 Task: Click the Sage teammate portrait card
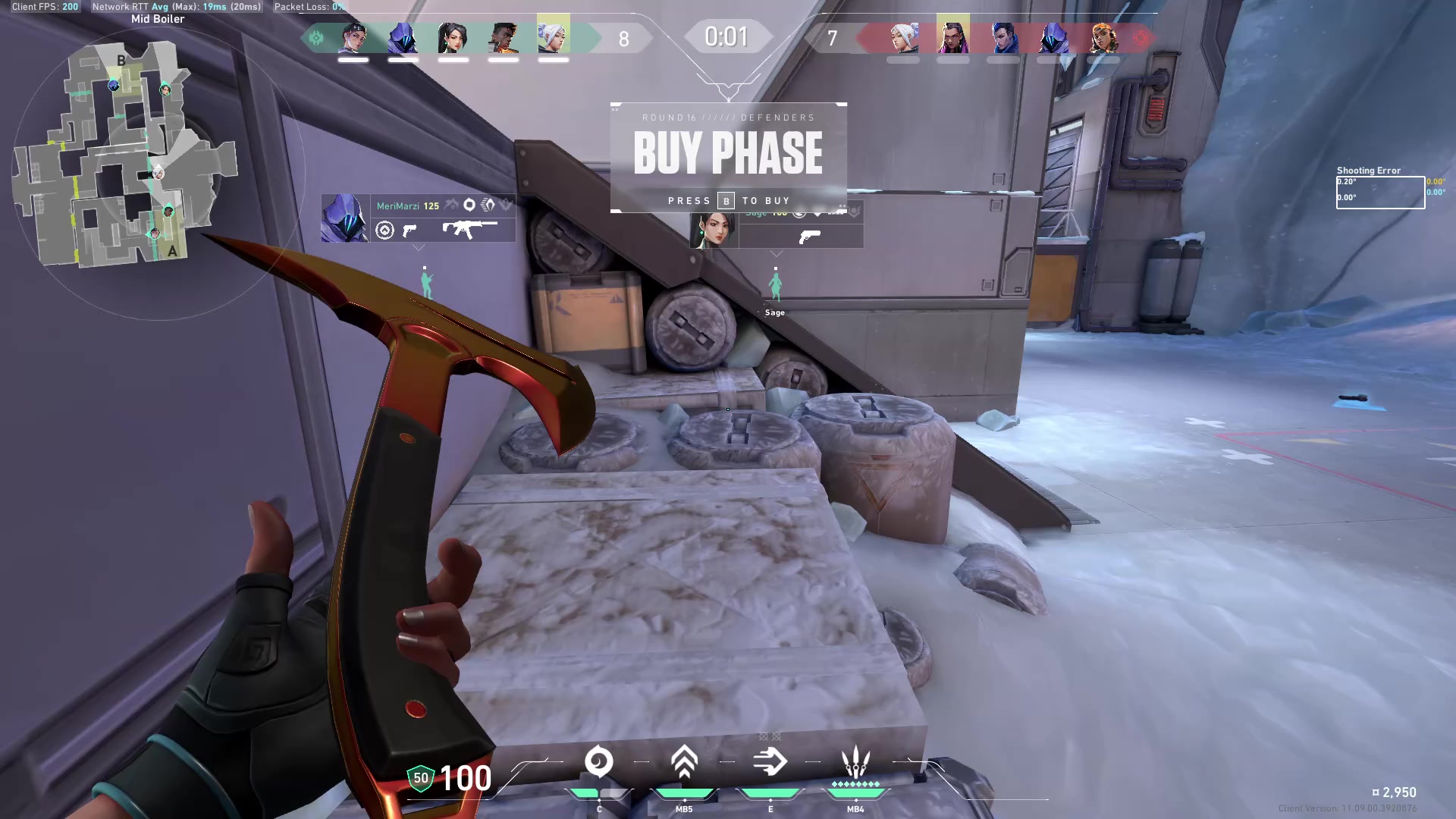point(714,231)
